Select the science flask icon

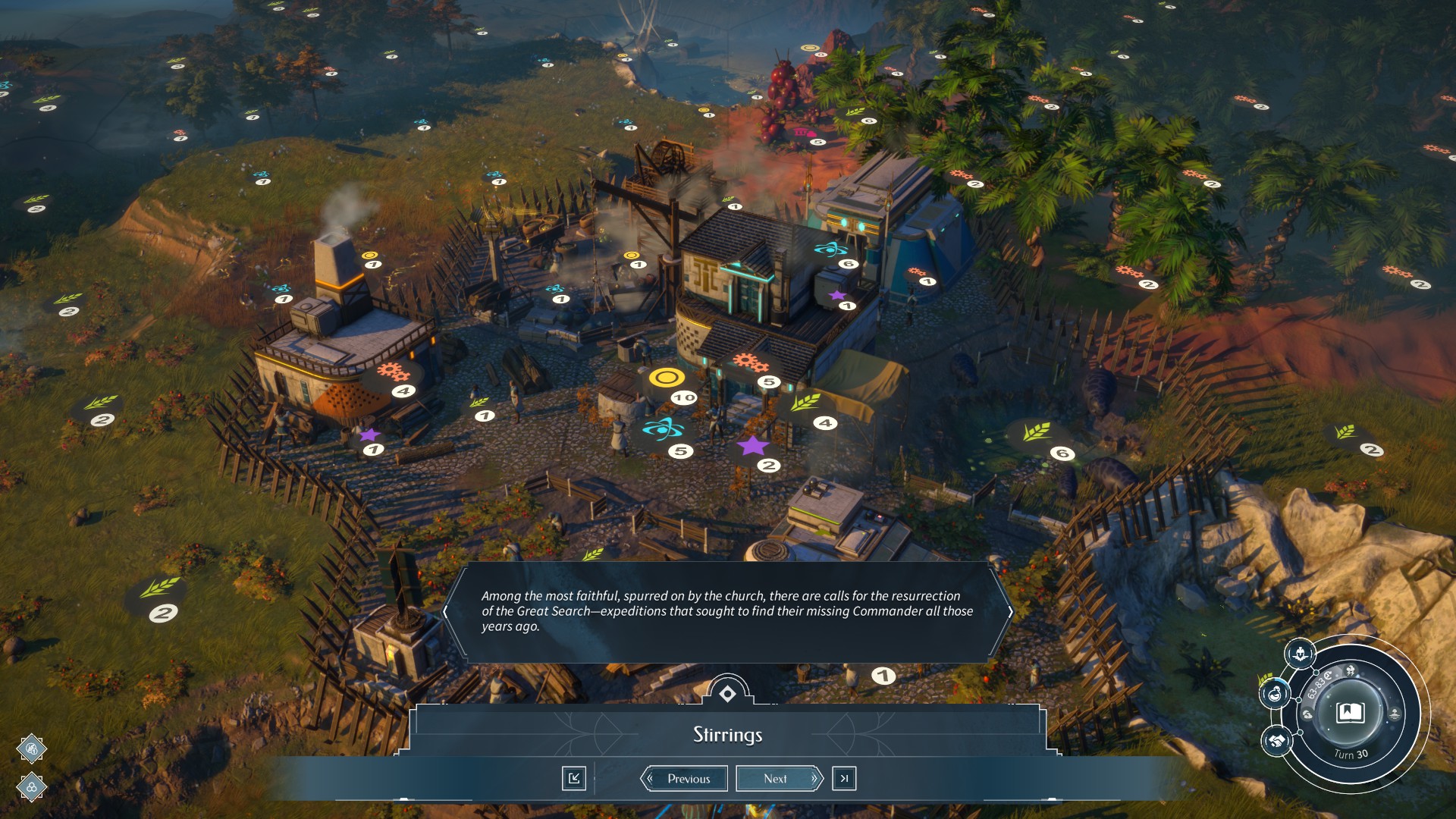(1275, 694)
